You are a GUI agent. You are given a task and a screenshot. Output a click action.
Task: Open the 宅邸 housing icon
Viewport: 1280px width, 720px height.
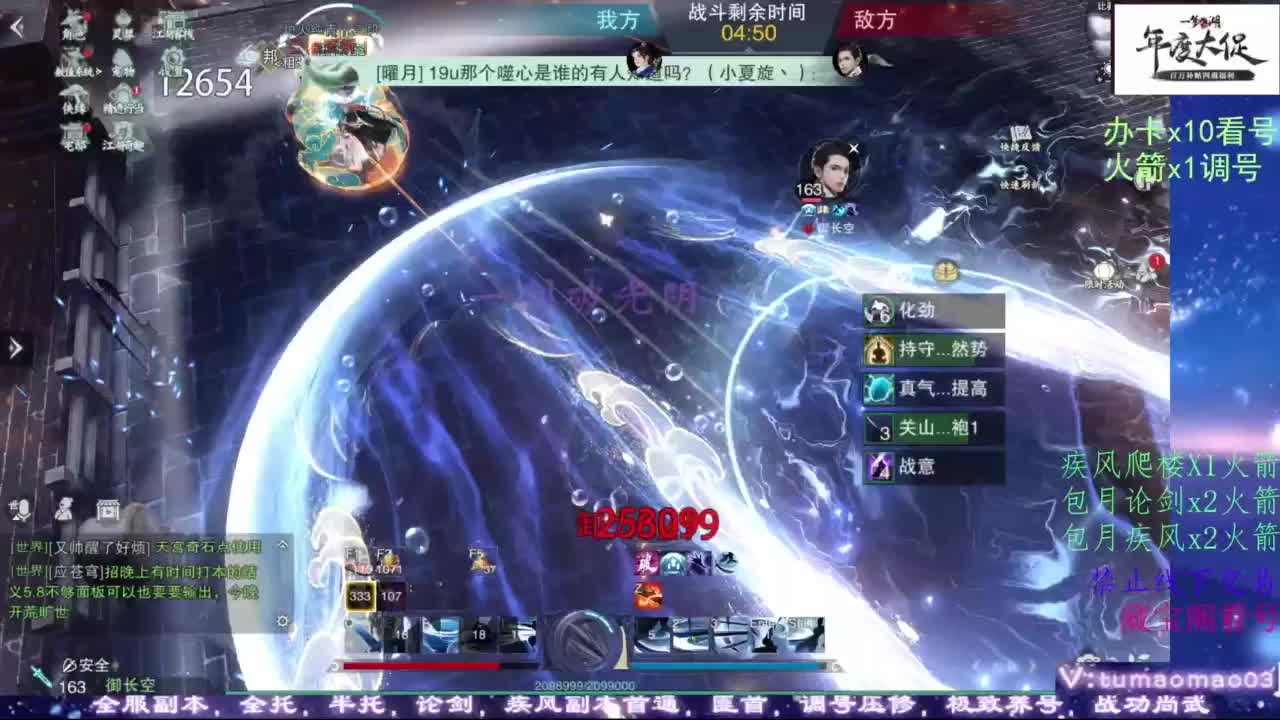point(74,131)
